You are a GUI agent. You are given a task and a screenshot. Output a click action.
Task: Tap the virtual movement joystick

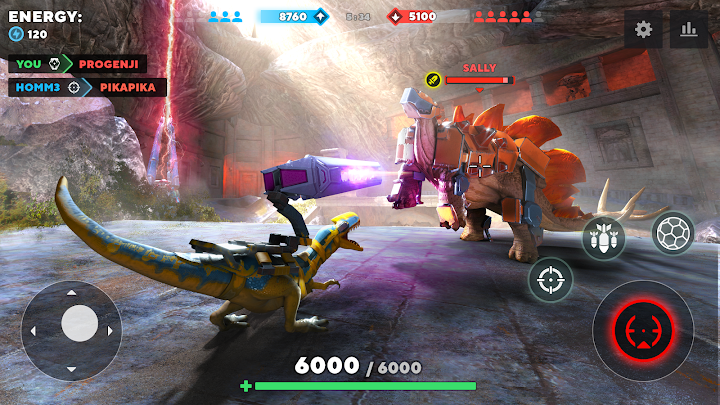point(79,323)
